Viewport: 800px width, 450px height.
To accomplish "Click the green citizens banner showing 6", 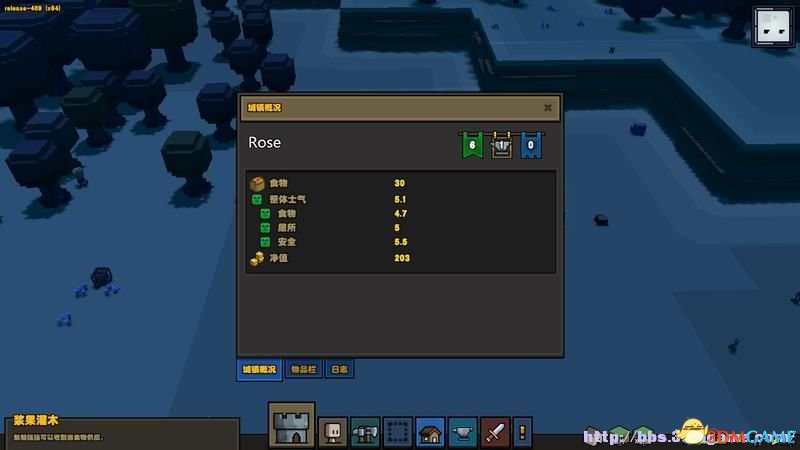I will (471, 145).
